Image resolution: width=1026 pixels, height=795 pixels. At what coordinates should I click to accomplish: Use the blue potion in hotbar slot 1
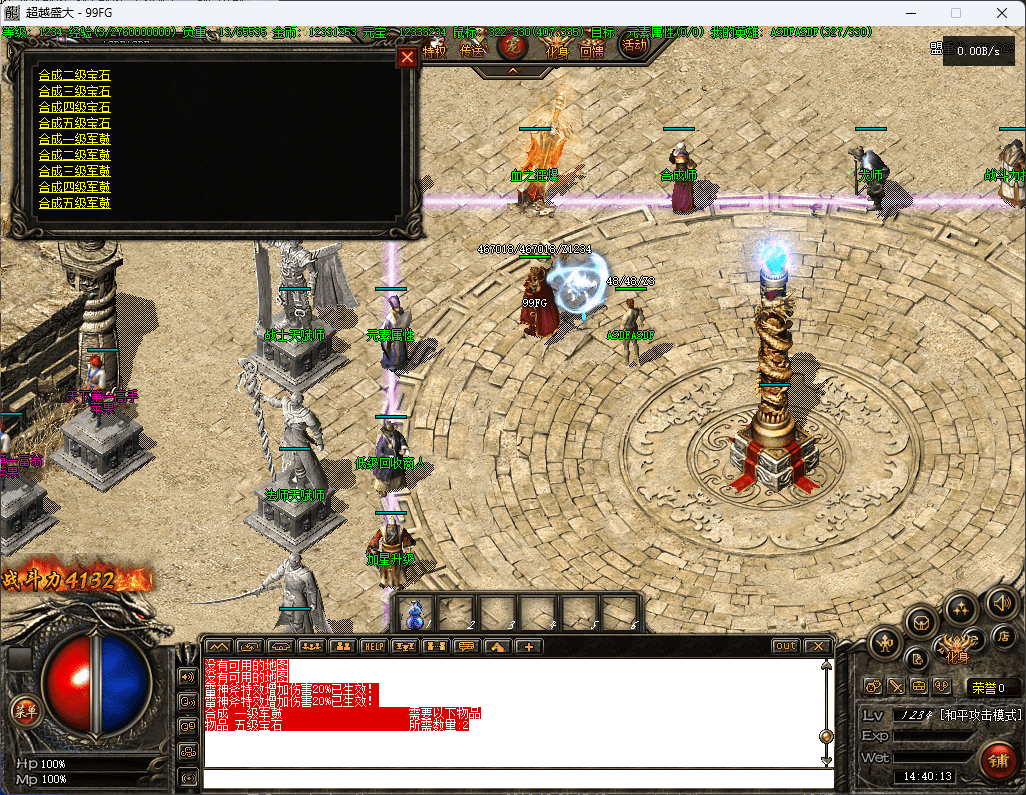pos(415,612)
